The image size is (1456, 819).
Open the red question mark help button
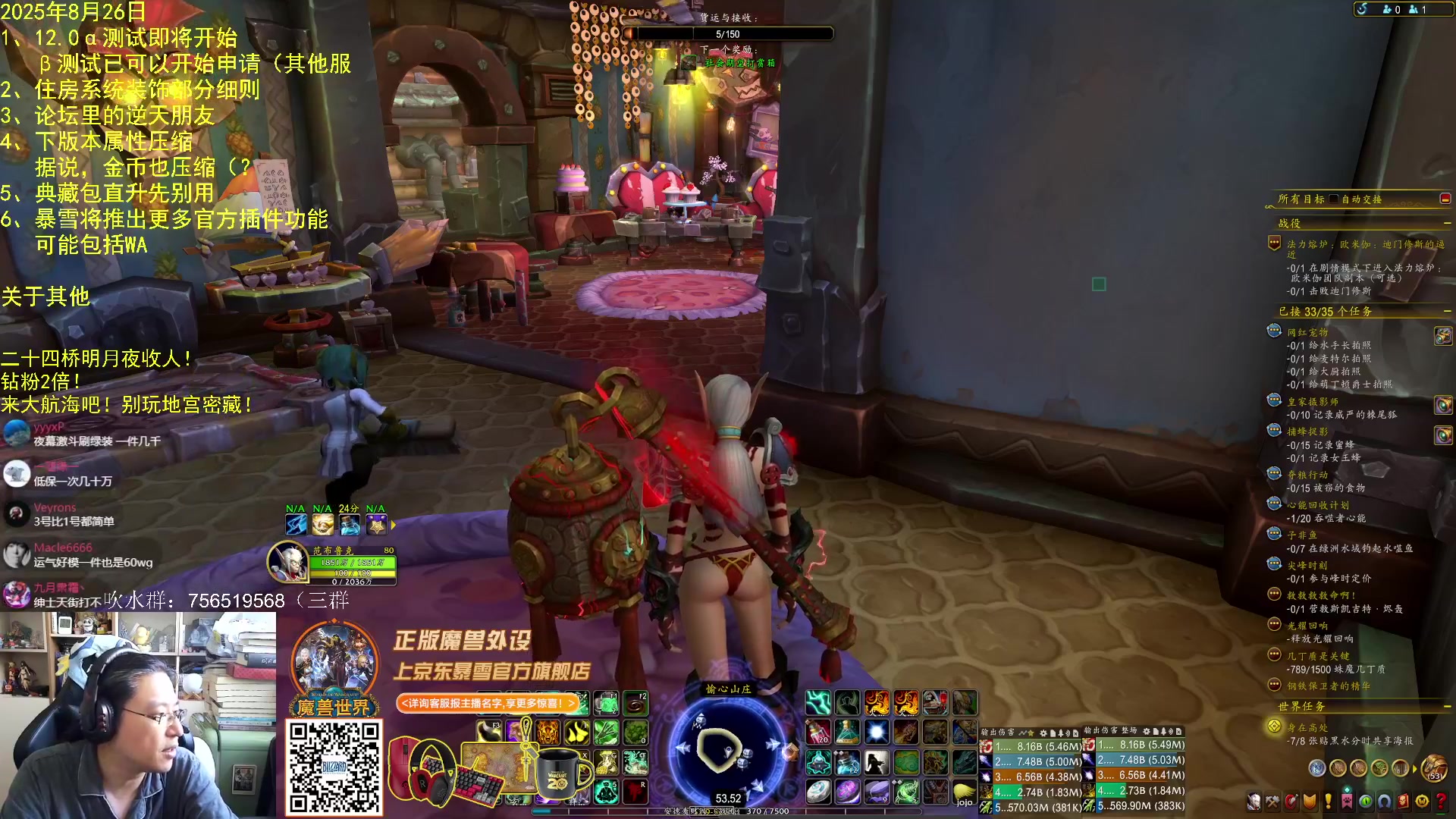[1439, 801]
